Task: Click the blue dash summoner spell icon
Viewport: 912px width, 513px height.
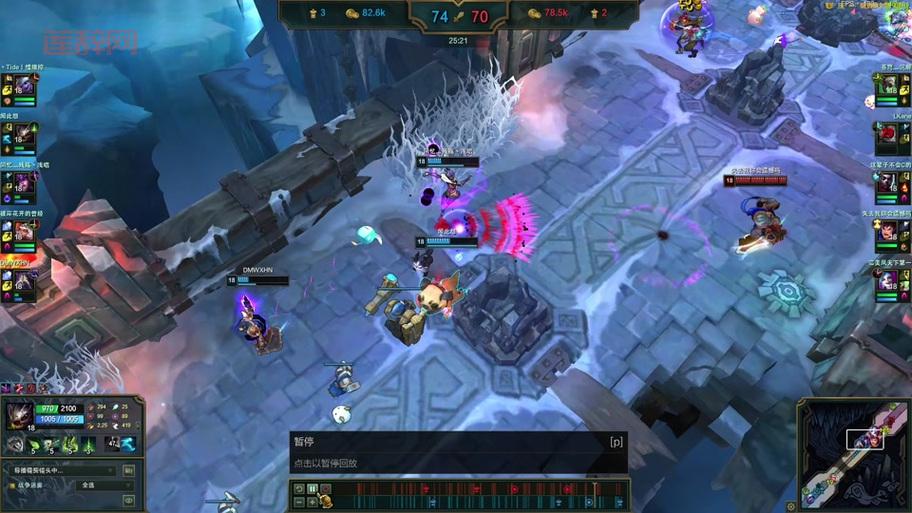Action: tap(128, 444)
